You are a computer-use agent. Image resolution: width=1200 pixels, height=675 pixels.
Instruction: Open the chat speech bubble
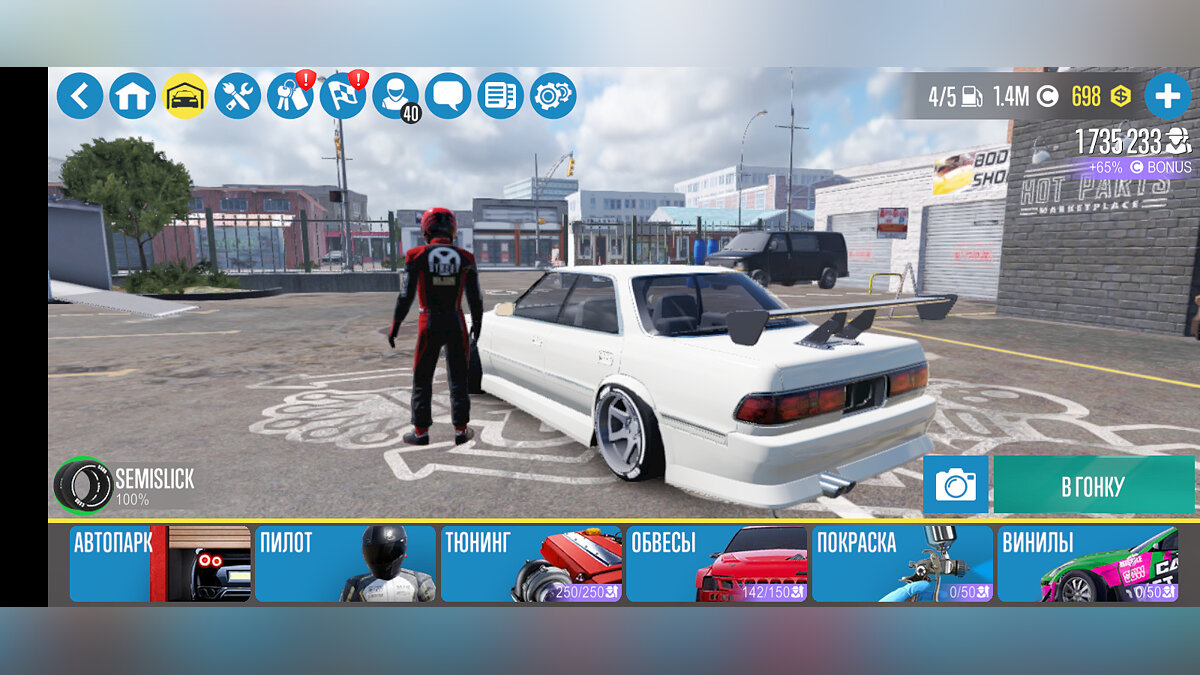coord(448,96)
